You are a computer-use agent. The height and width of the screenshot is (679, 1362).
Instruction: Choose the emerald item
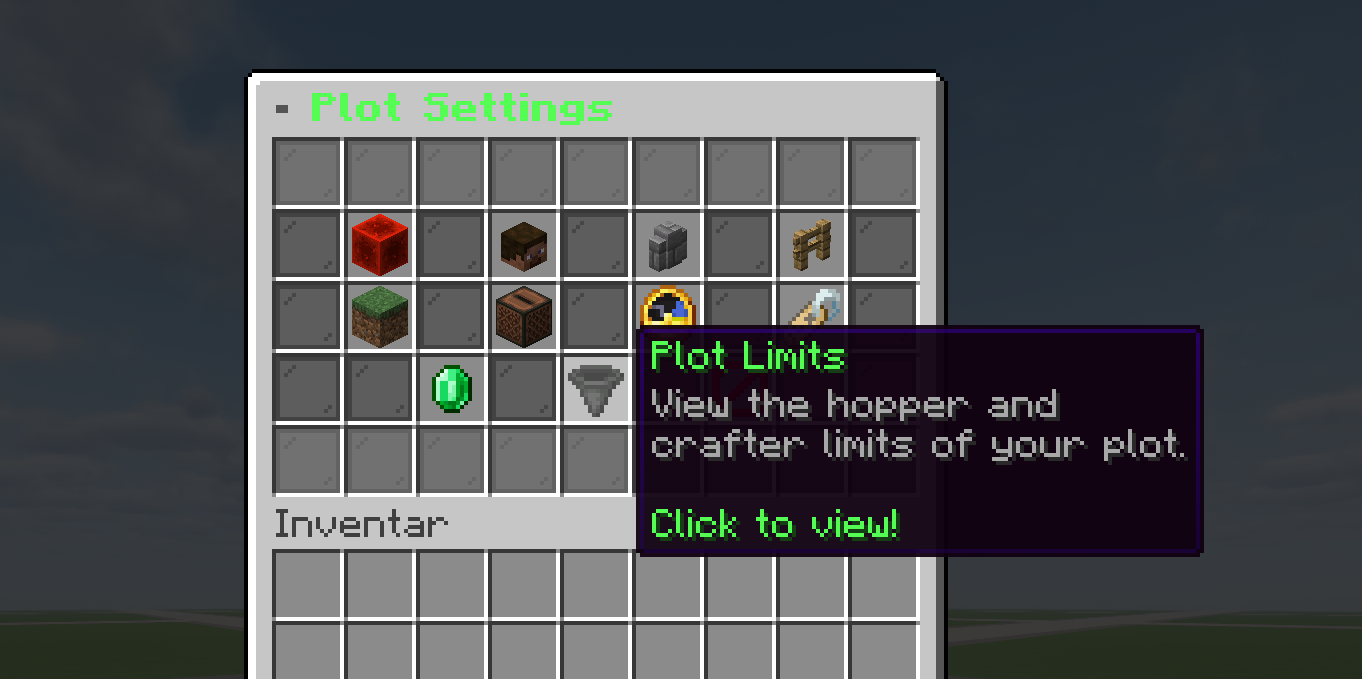click(x=451, y=388)
